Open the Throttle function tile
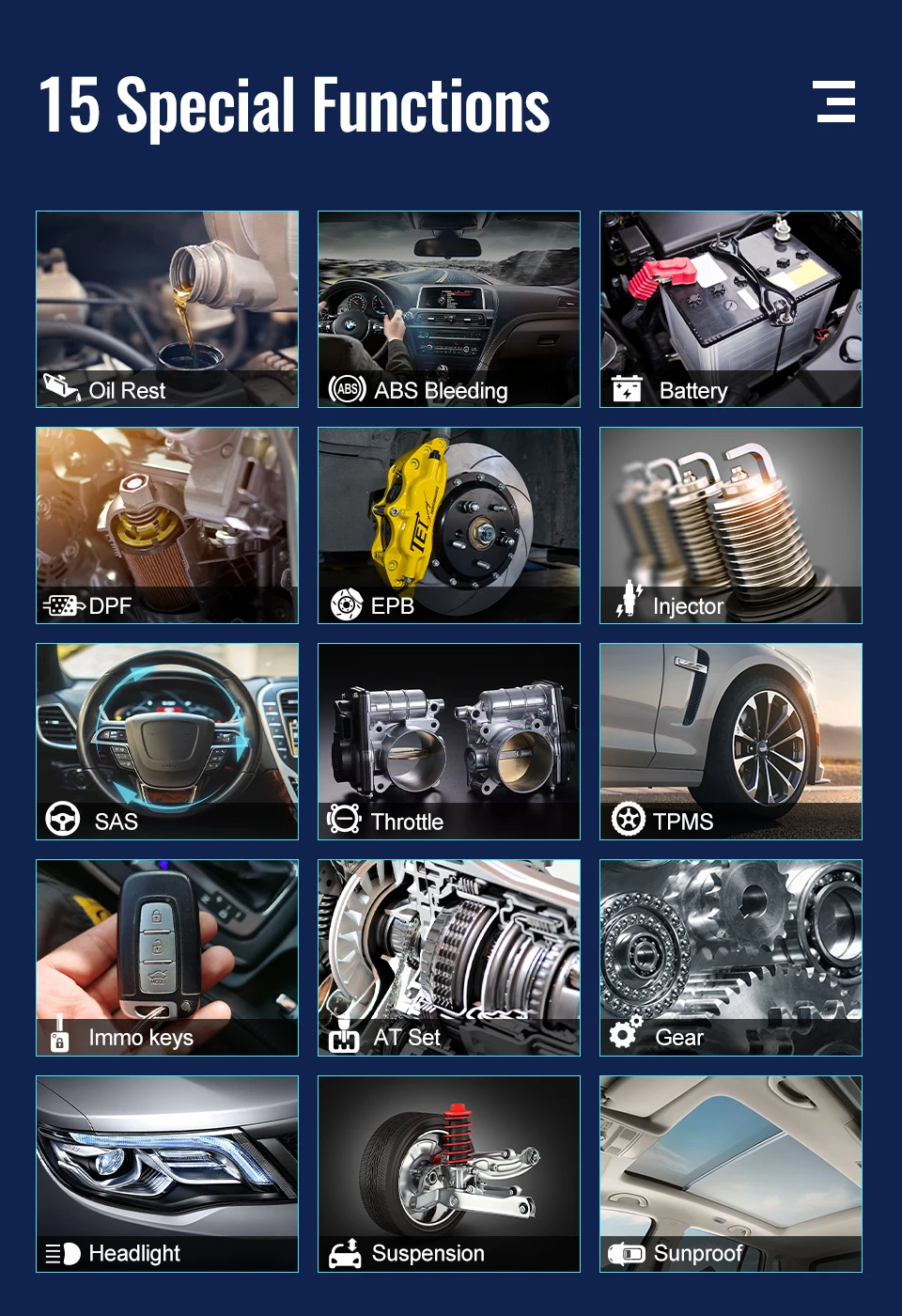Screen dimensions: 902x1316 [449, 742]
